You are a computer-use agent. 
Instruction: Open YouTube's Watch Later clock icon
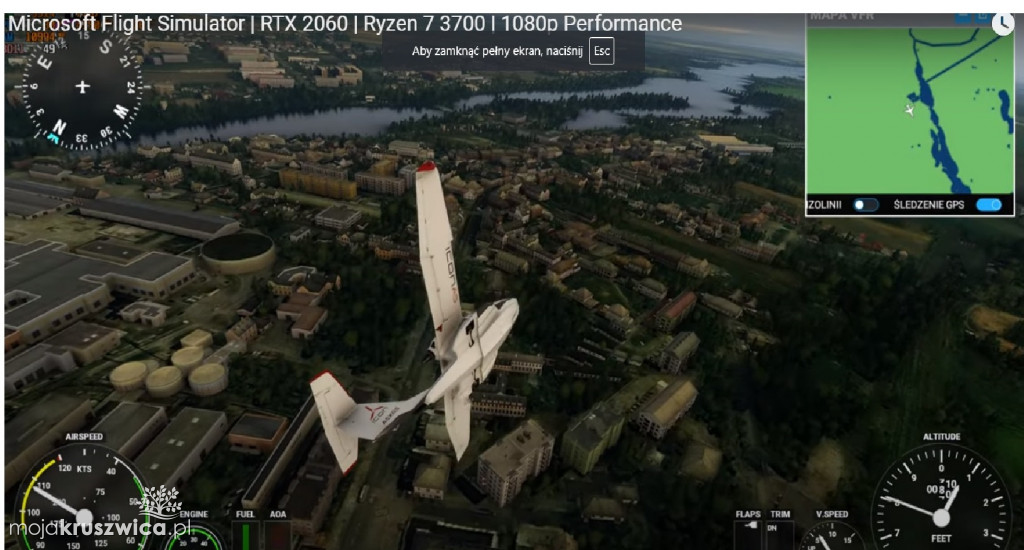[x=1002, y=24]
